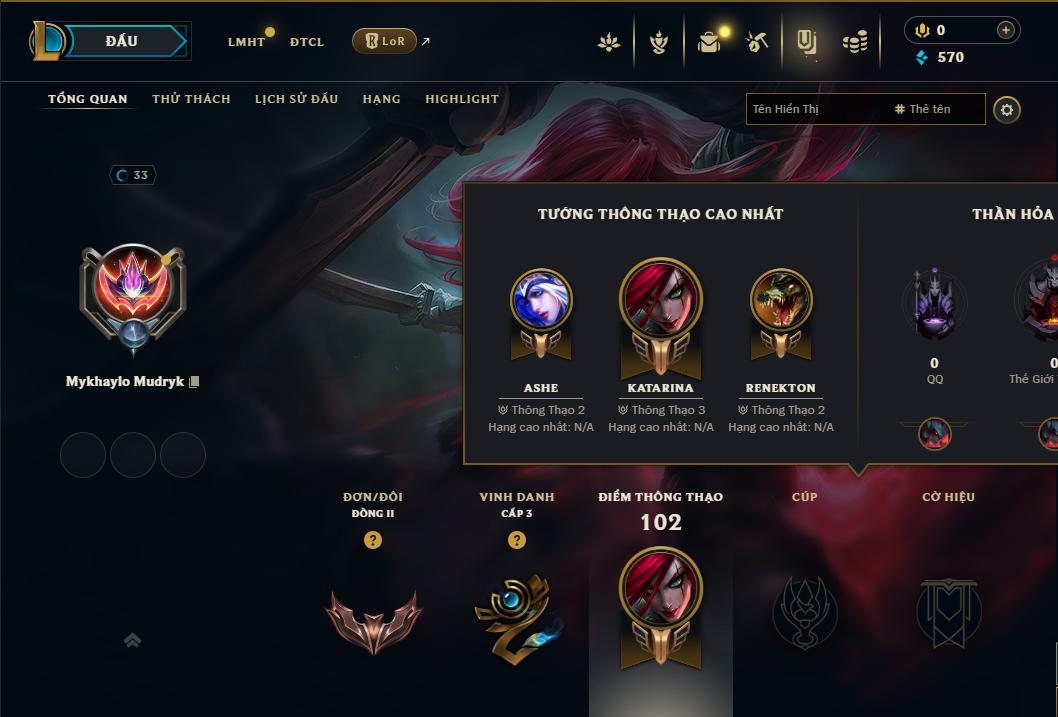This screenshot has height=717, width=1058.
Task: Open the gear settings next to search
Action: (x=1007, y=109)
